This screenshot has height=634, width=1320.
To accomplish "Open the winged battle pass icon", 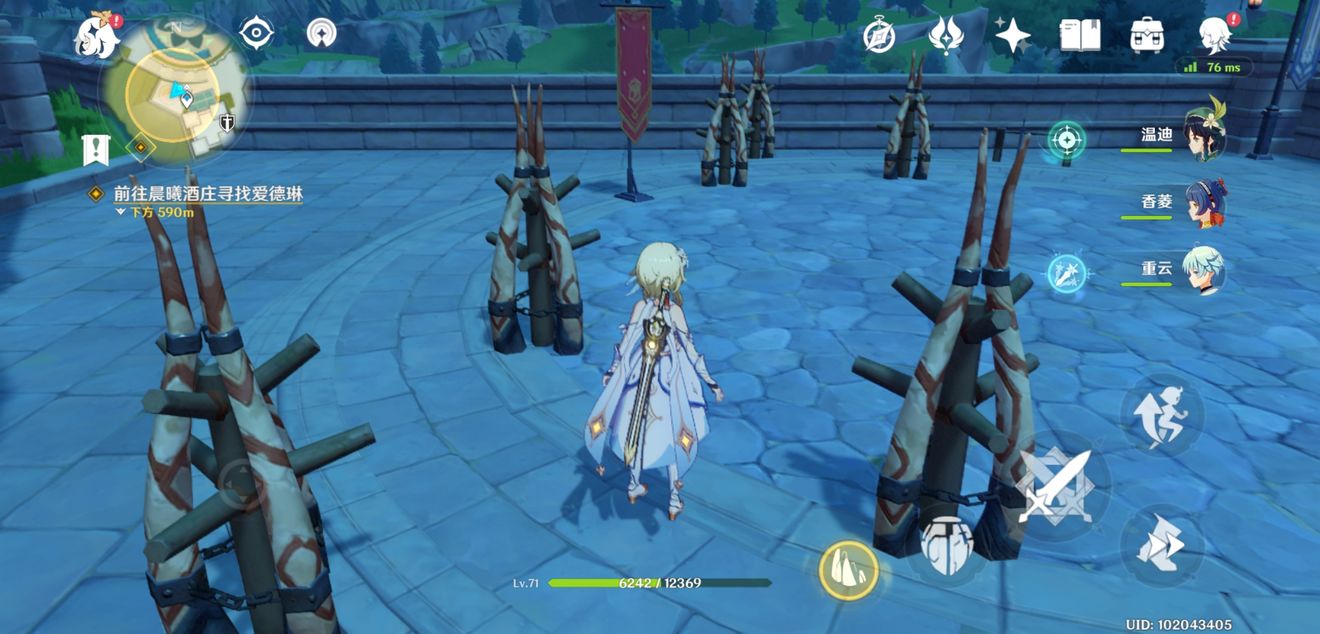I will coord(945,36).
